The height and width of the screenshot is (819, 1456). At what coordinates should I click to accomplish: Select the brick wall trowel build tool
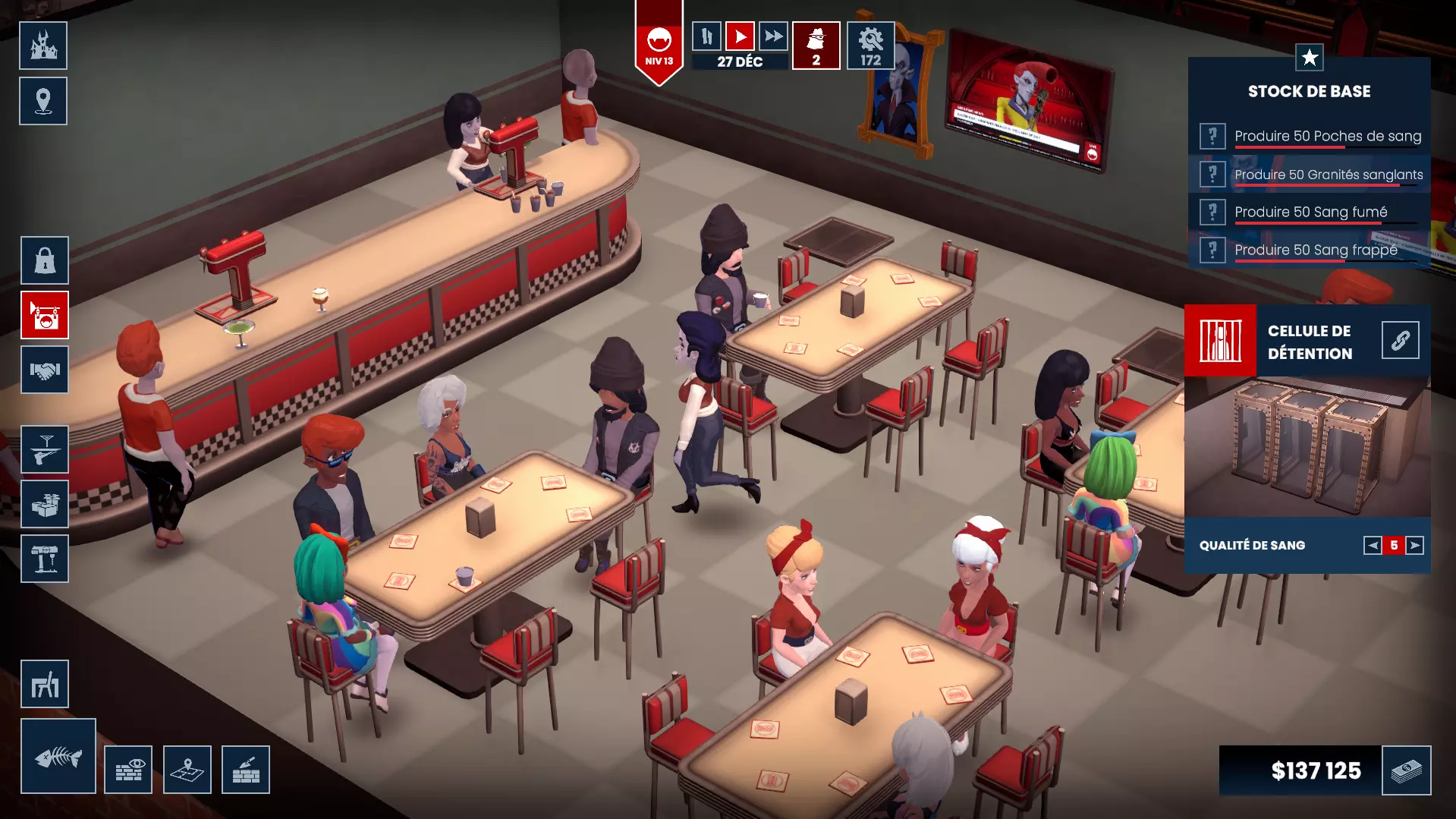coord(246,770)
